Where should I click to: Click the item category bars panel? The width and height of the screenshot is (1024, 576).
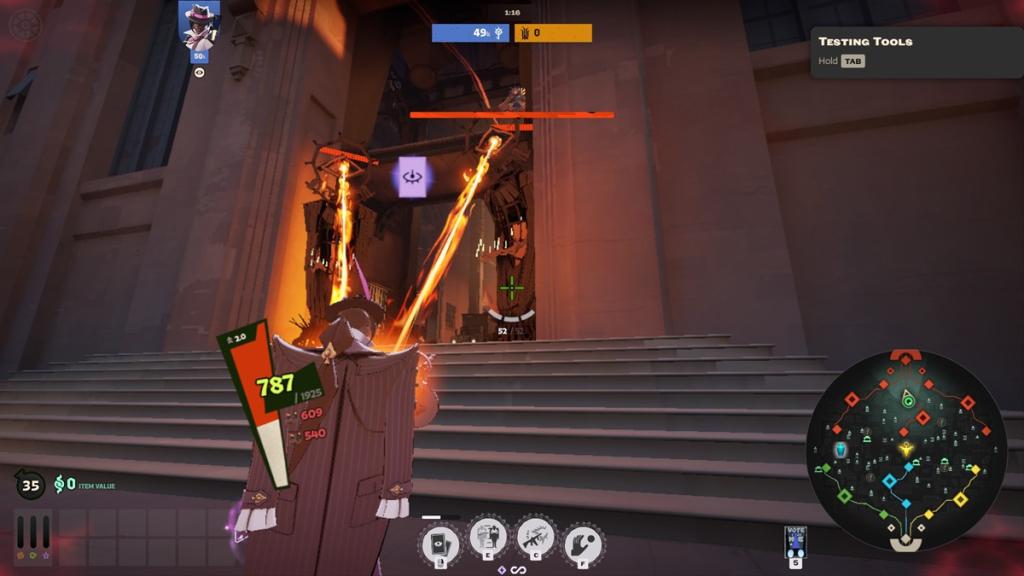(x=33, y=537)
